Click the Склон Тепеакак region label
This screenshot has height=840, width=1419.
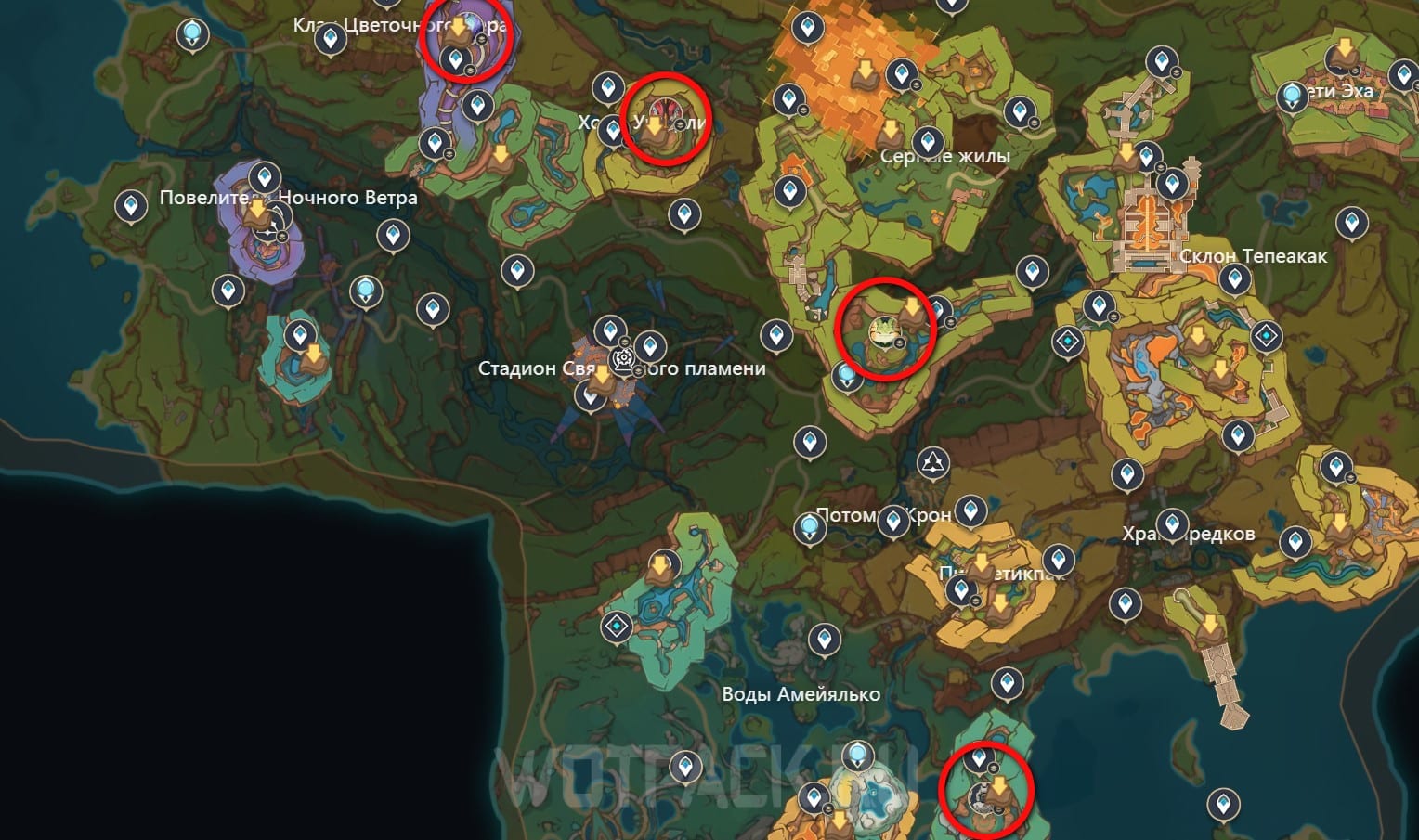[x=1255, y=255]
